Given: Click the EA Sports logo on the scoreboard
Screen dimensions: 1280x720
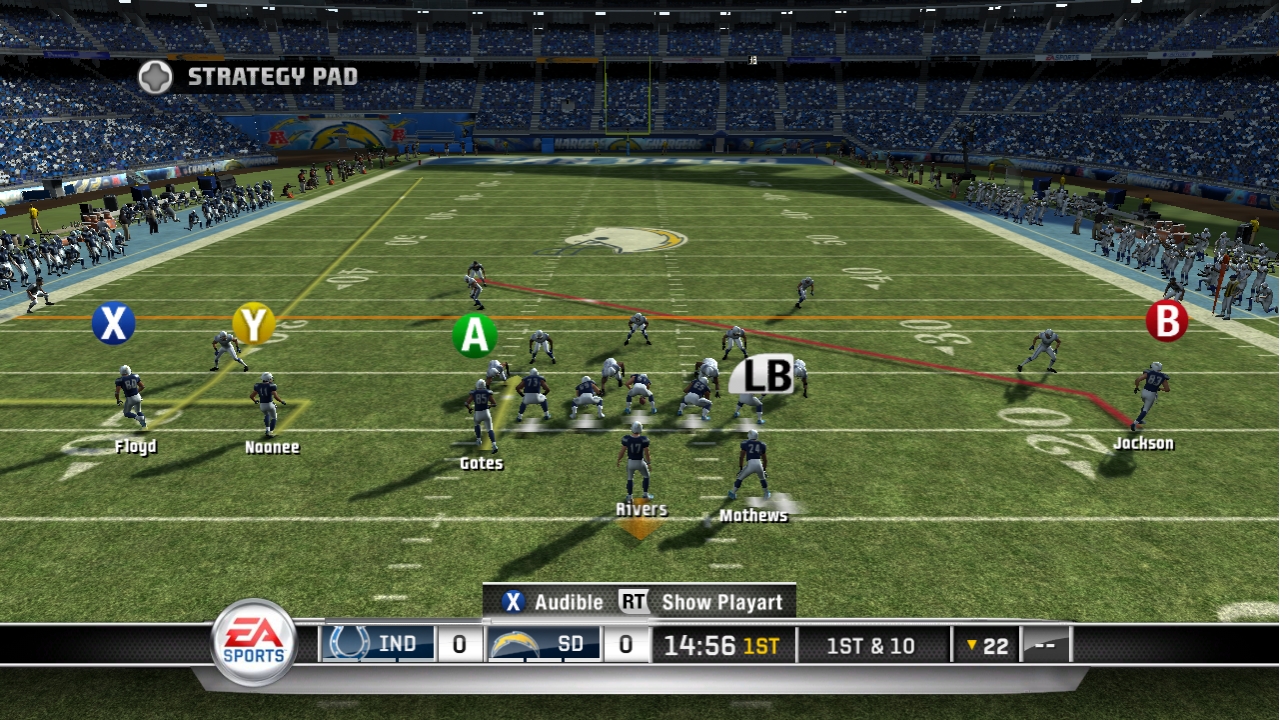Looking at the screenshot, I should 252,643.
